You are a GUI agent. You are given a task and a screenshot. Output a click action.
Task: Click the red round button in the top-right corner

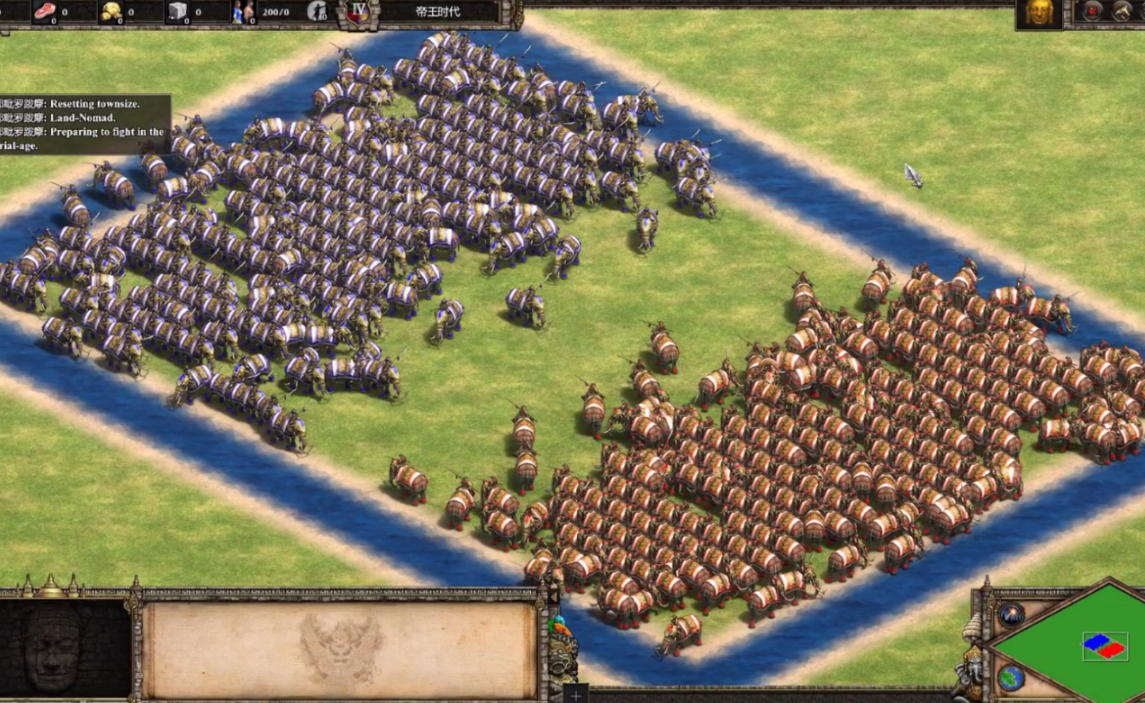pos(1092,11)
